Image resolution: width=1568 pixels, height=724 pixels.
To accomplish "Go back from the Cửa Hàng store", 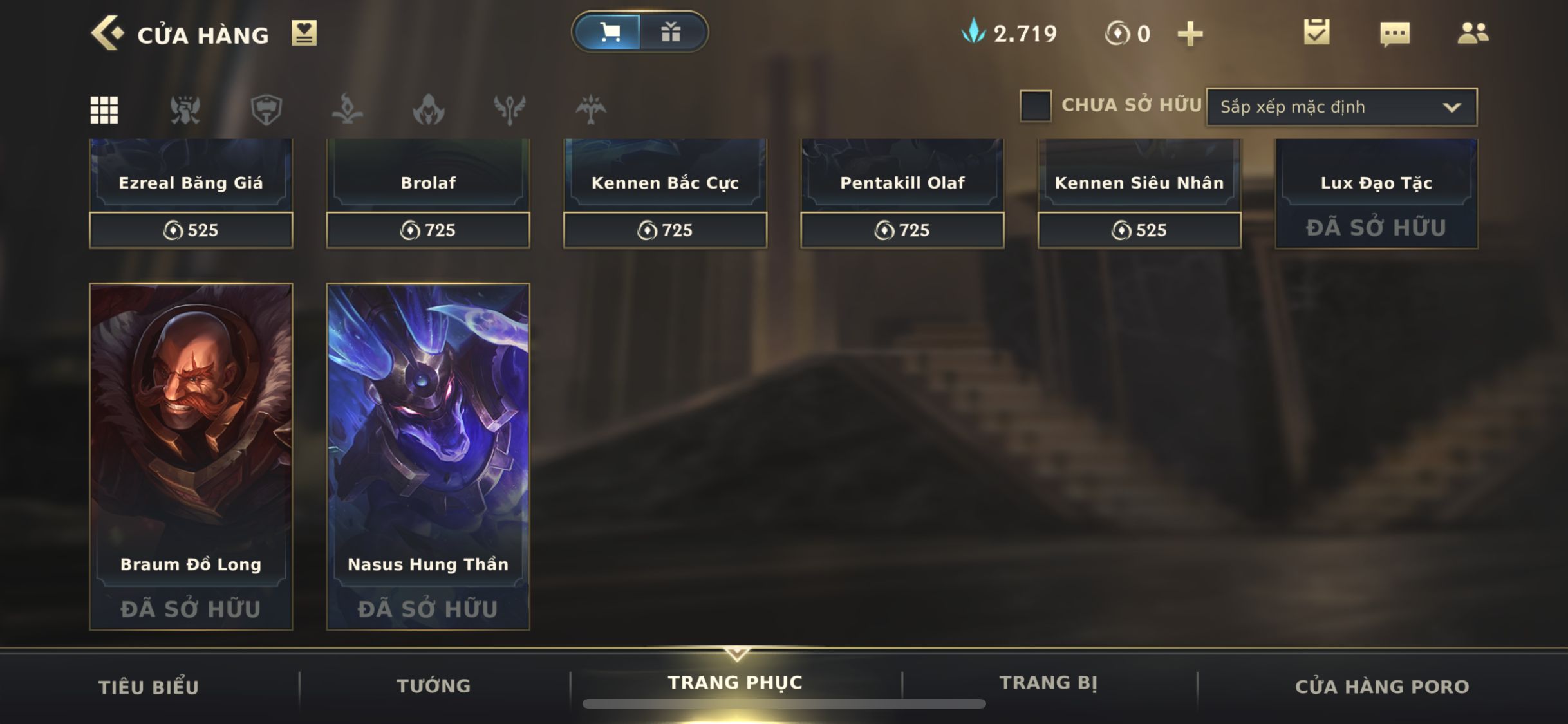I will point(107,33).
